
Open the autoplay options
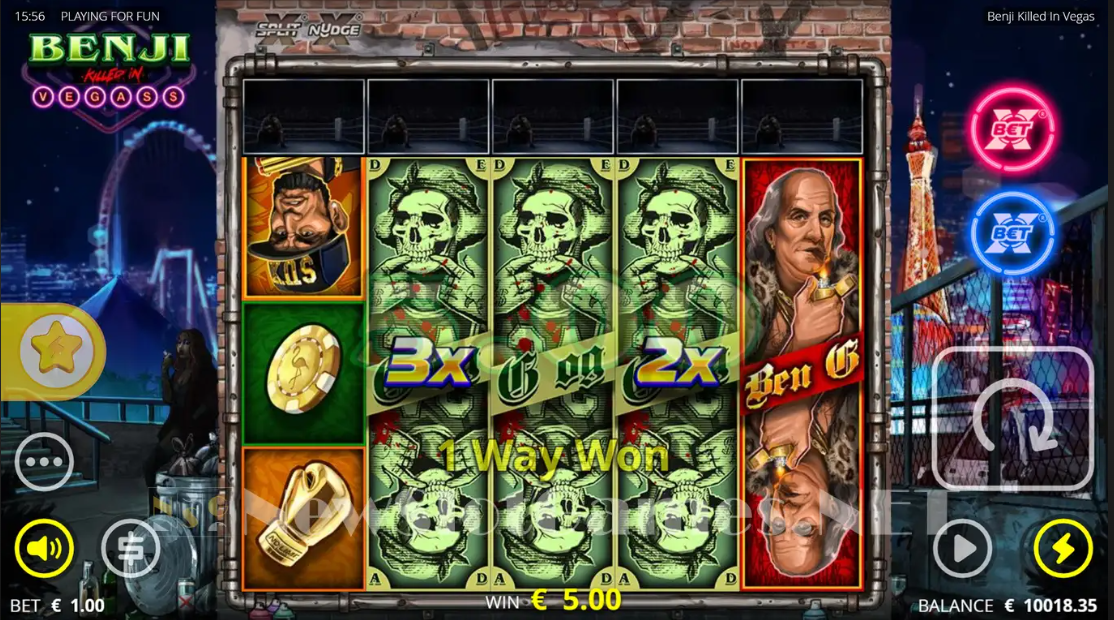962,548
